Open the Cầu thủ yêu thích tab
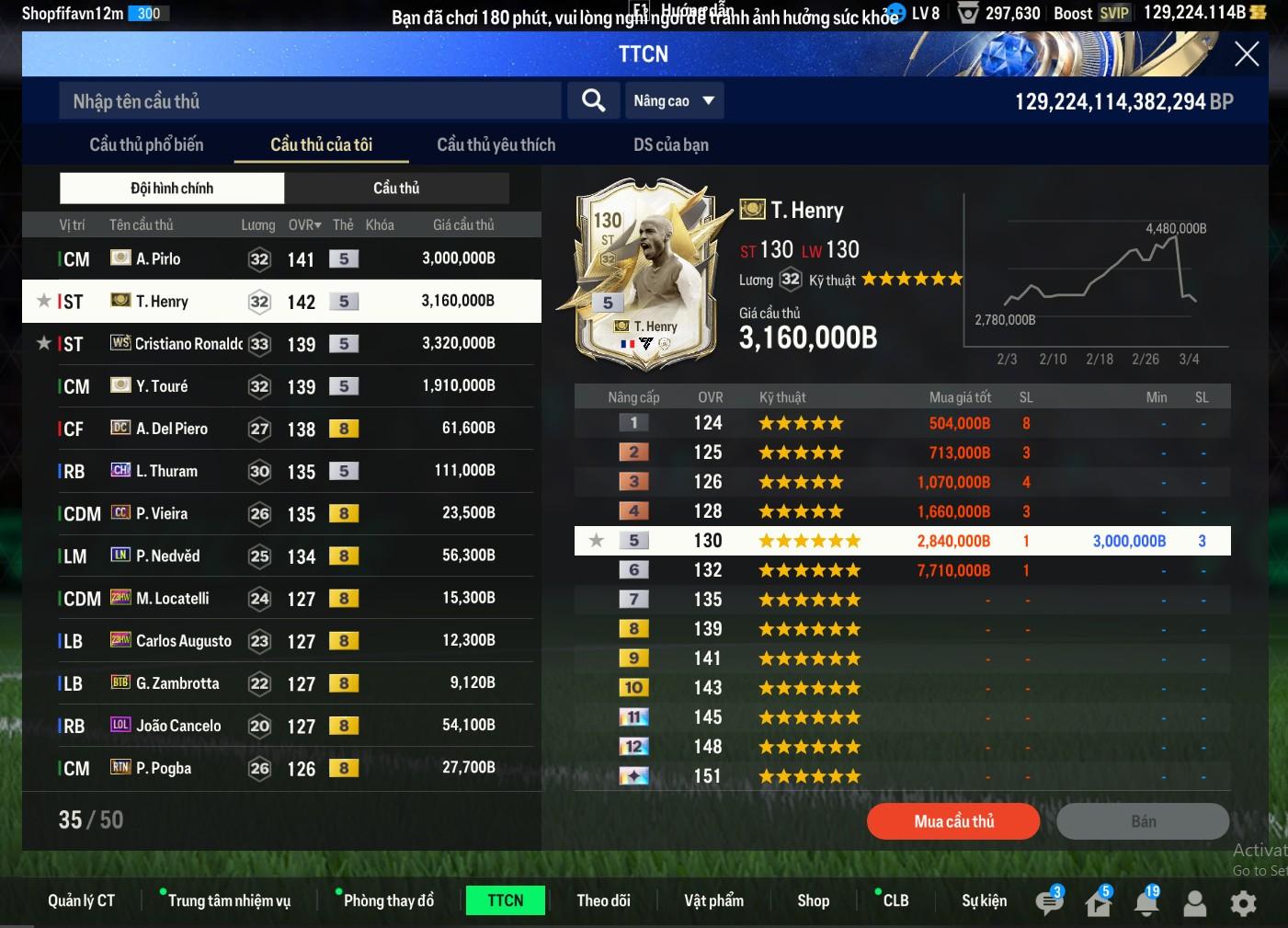The width and height of the screenshot is (1288, 928). (496, 144)
